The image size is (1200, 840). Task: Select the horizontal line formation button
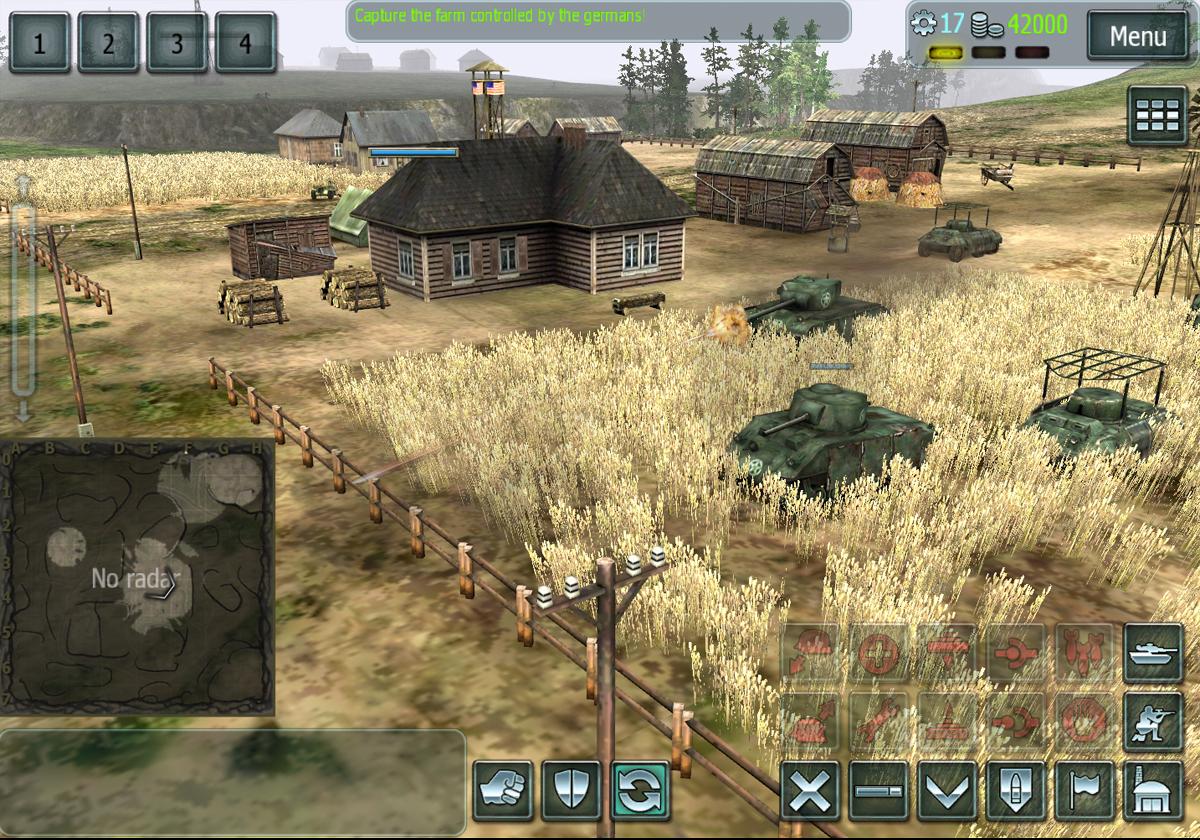pos(879,792)
